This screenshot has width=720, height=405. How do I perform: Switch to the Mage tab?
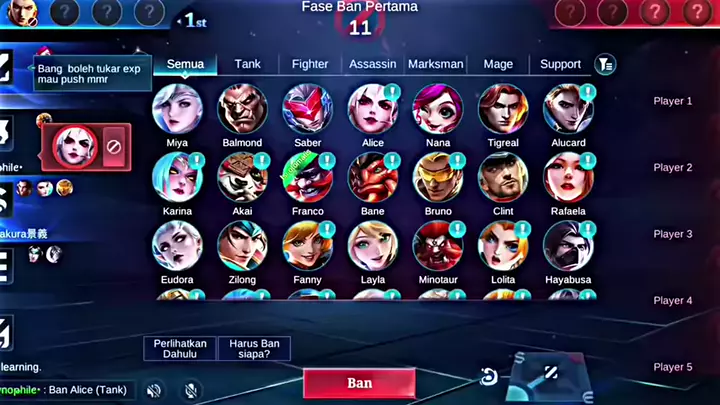(x=498, y=64)
